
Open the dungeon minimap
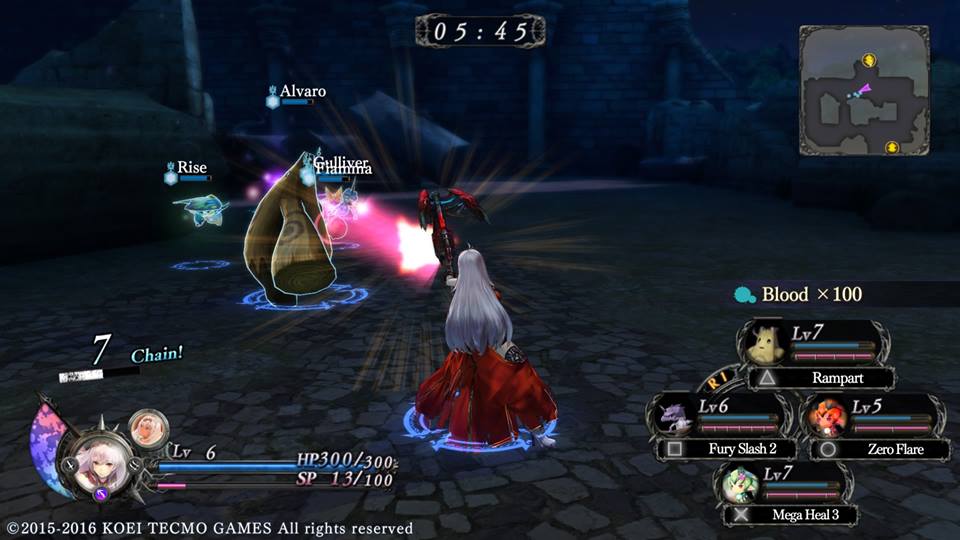(864, 90)
